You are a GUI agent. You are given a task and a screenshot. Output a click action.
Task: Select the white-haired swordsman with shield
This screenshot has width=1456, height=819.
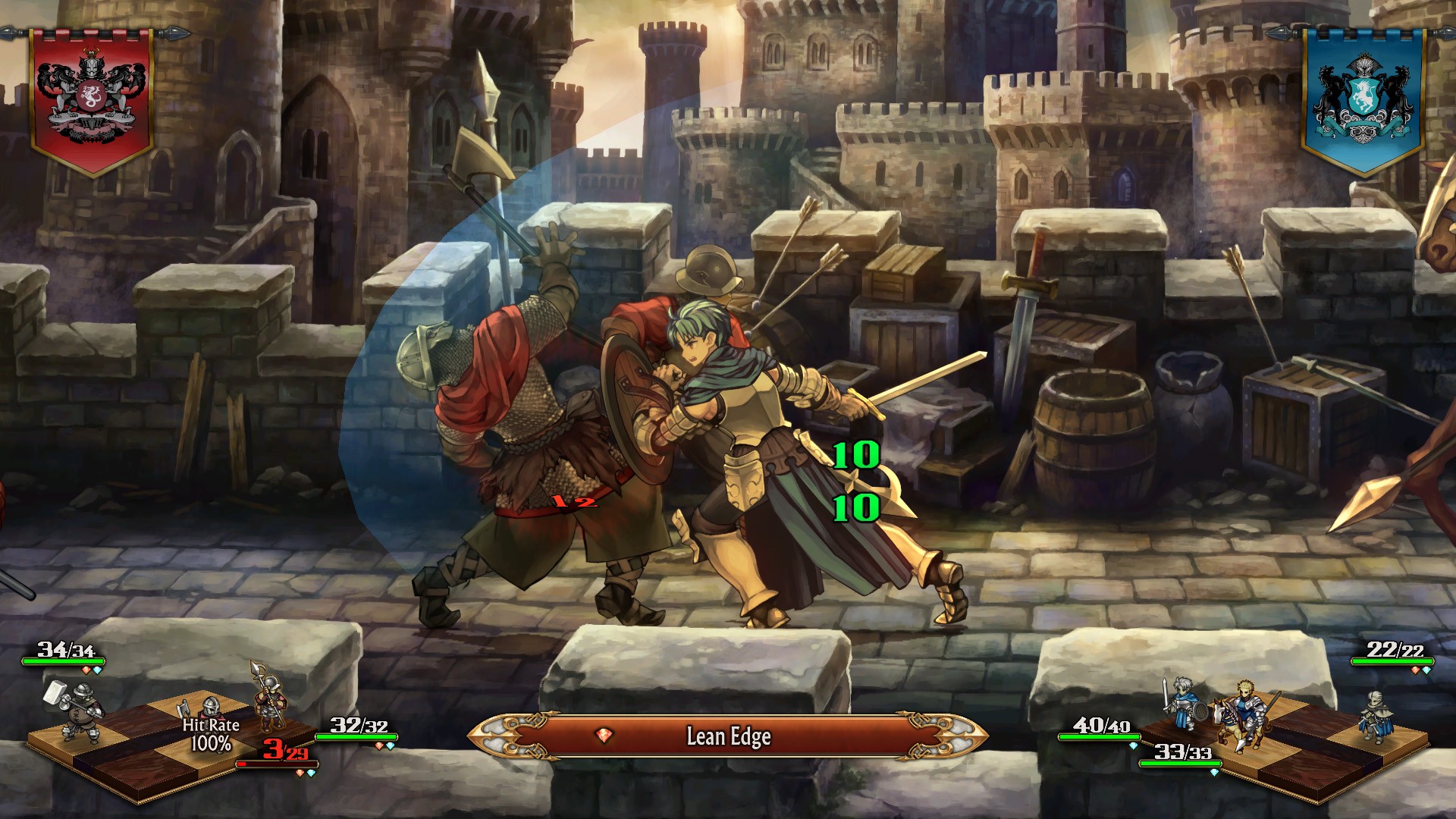pyautogui.click(x=1183, y=705)
